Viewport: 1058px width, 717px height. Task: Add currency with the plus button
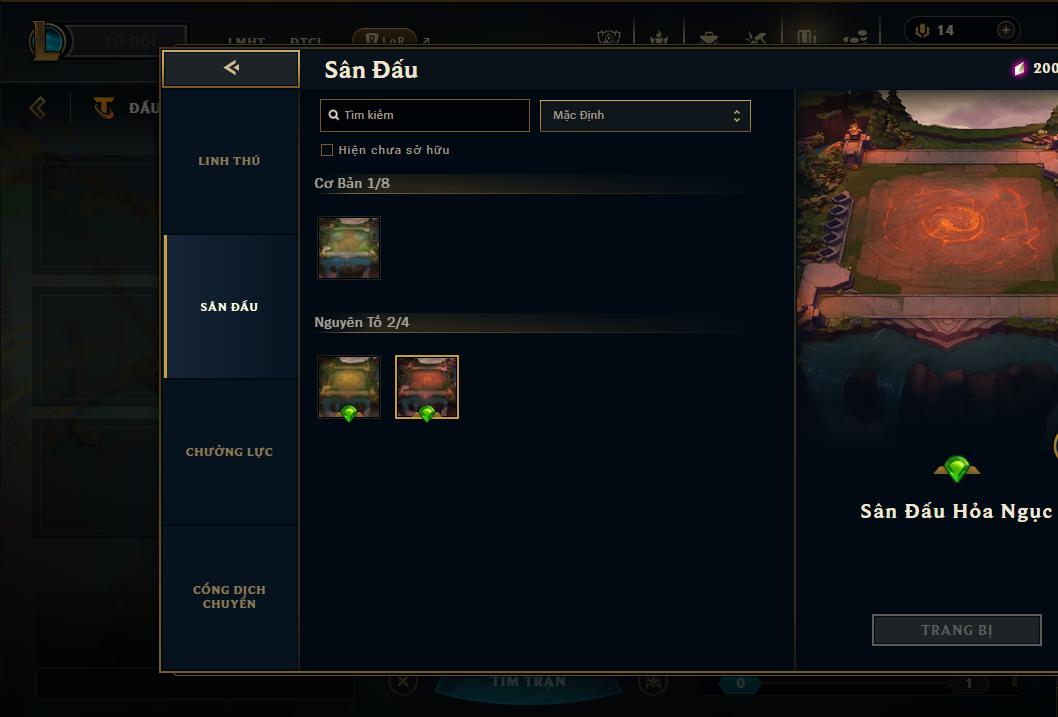1005,30
